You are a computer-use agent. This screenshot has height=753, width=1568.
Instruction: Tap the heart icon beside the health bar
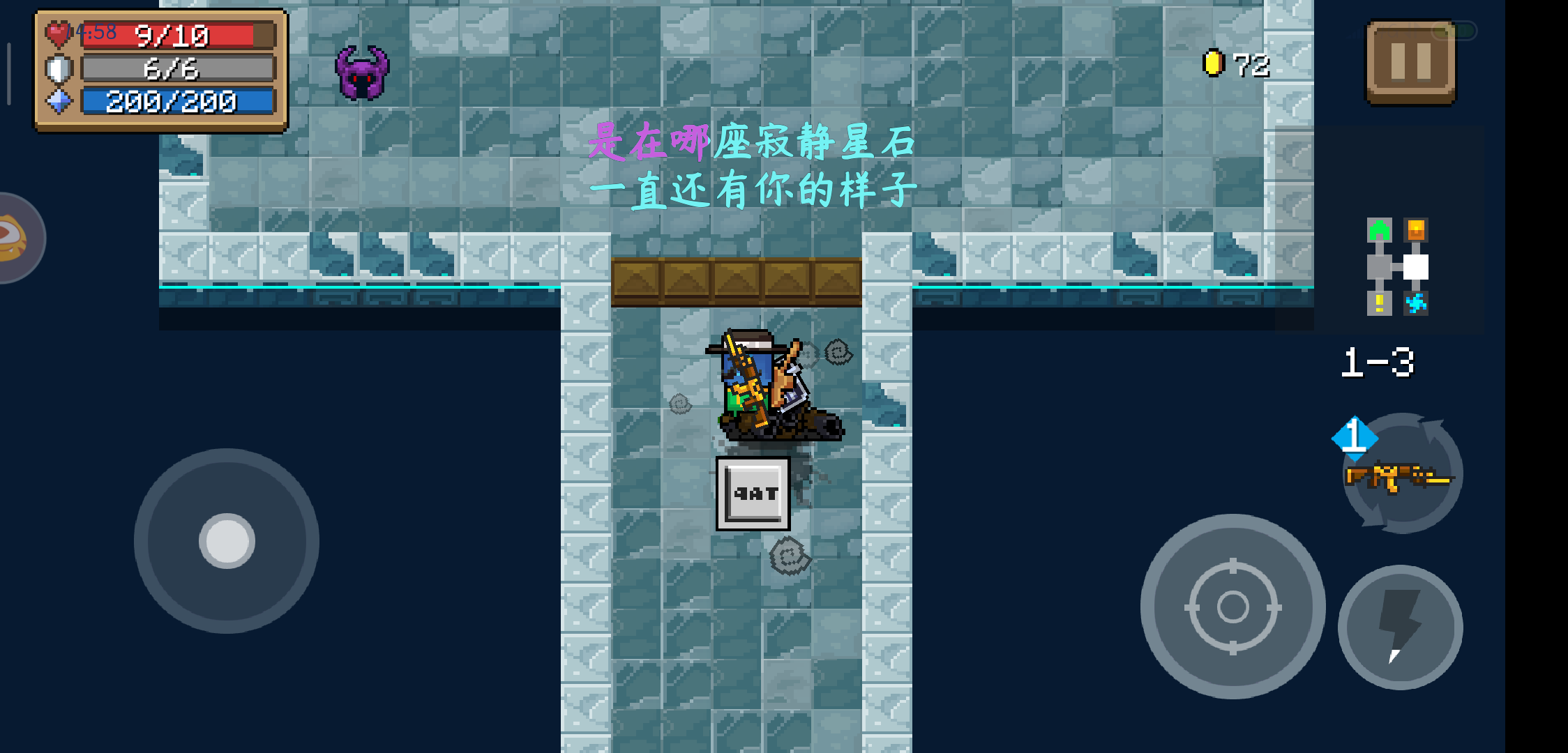coord(59,33)
